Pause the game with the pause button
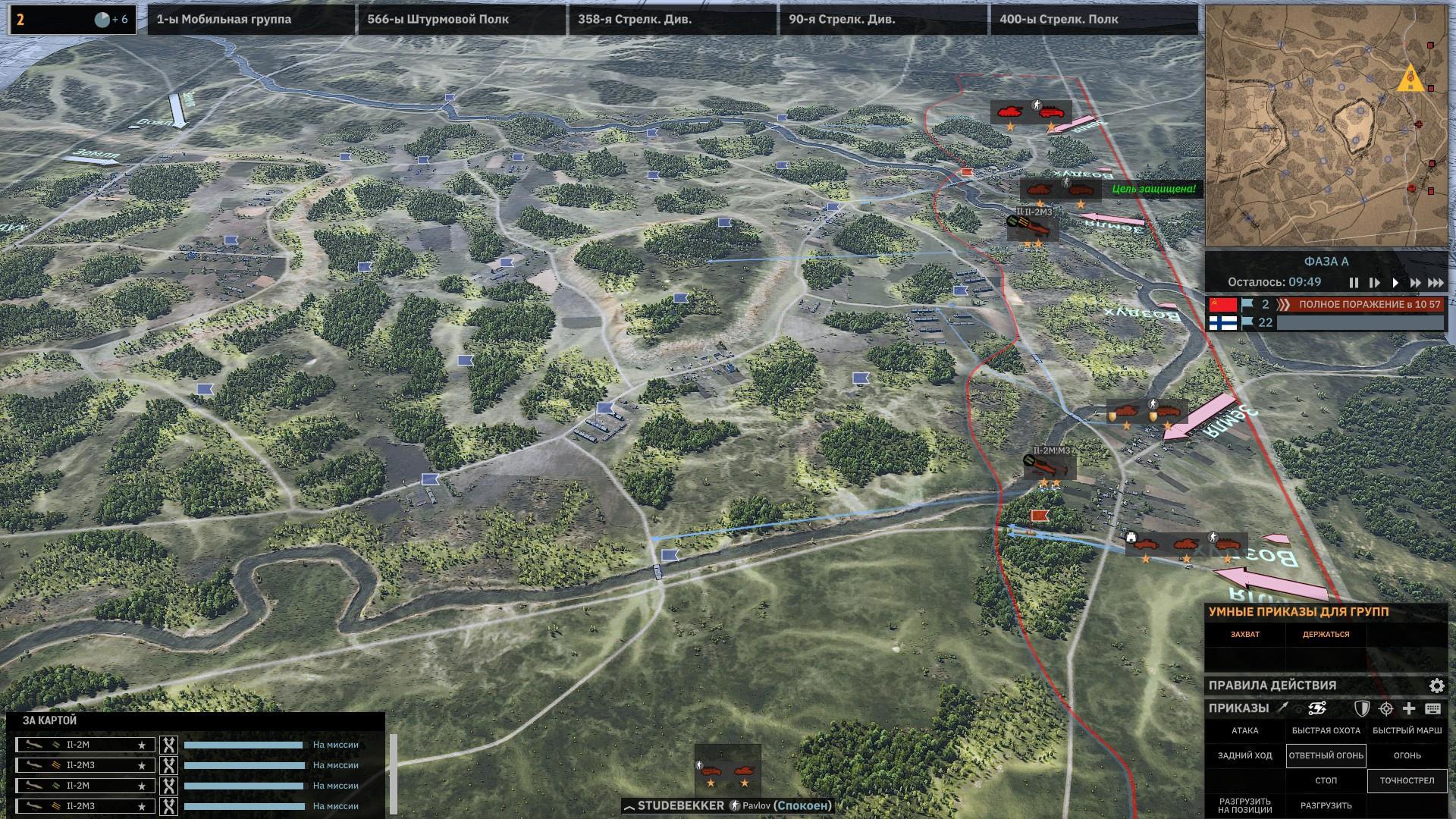The image size is (1456, 819). click(x=1354, y=283)
